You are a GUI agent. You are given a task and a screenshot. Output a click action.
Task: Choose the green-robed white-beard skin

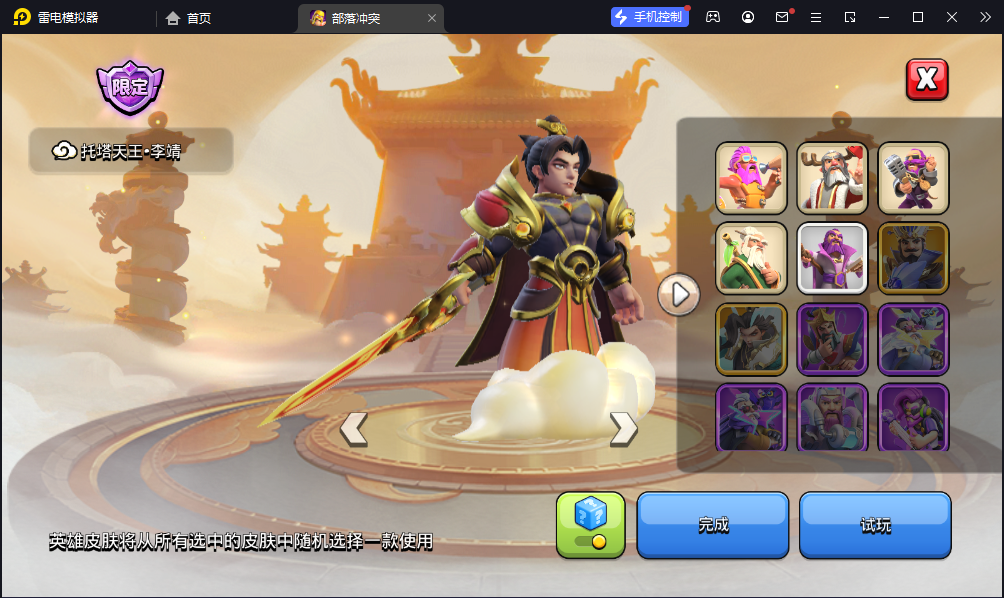[x=751, y=258]
